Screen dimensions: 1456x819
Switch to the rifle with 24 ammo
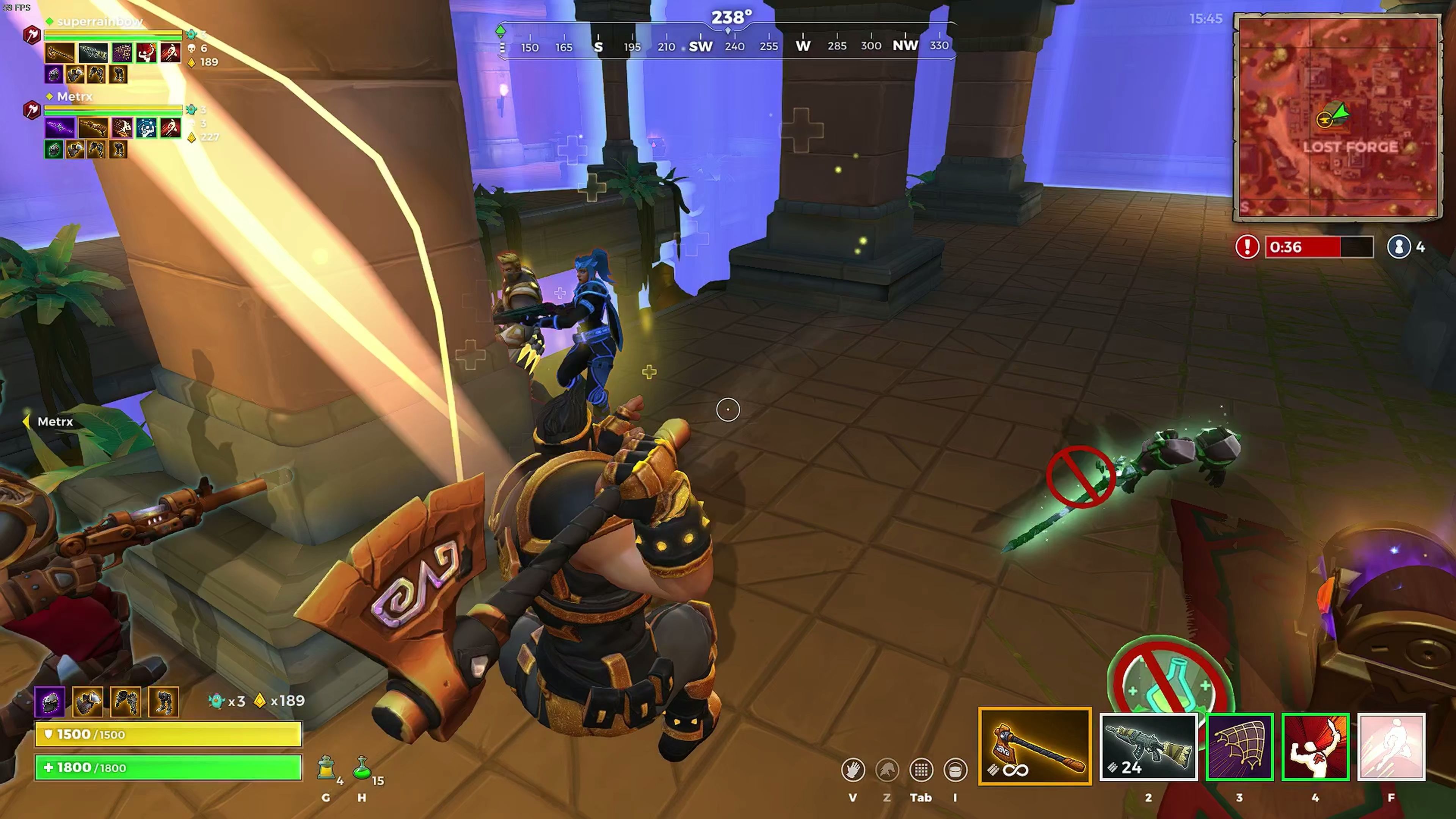tap(1148, 747)
